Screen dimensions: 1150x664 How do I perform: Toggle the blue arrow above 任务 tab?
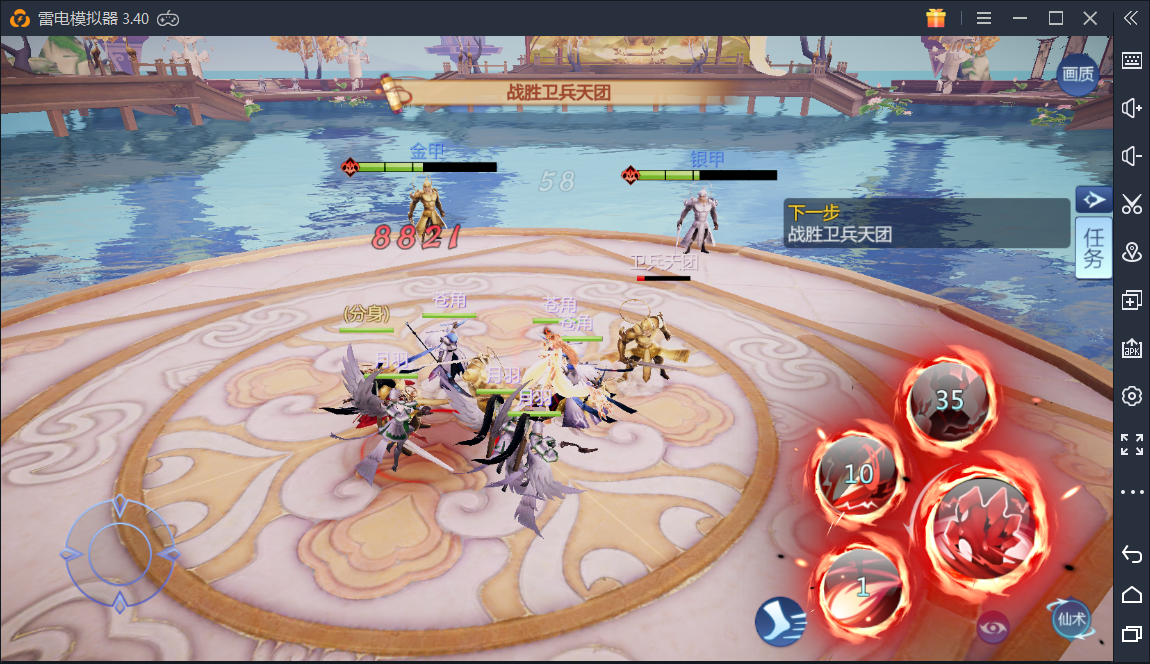(x=1094, y=200)
